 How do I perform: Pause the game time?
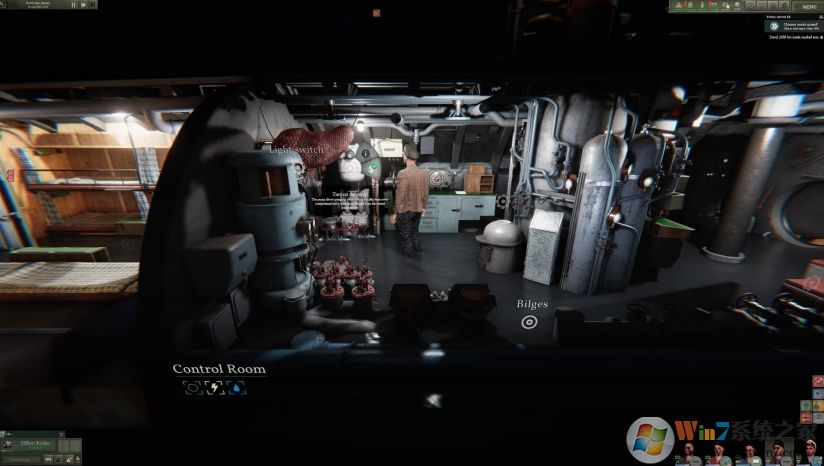[x=75, y=5]
